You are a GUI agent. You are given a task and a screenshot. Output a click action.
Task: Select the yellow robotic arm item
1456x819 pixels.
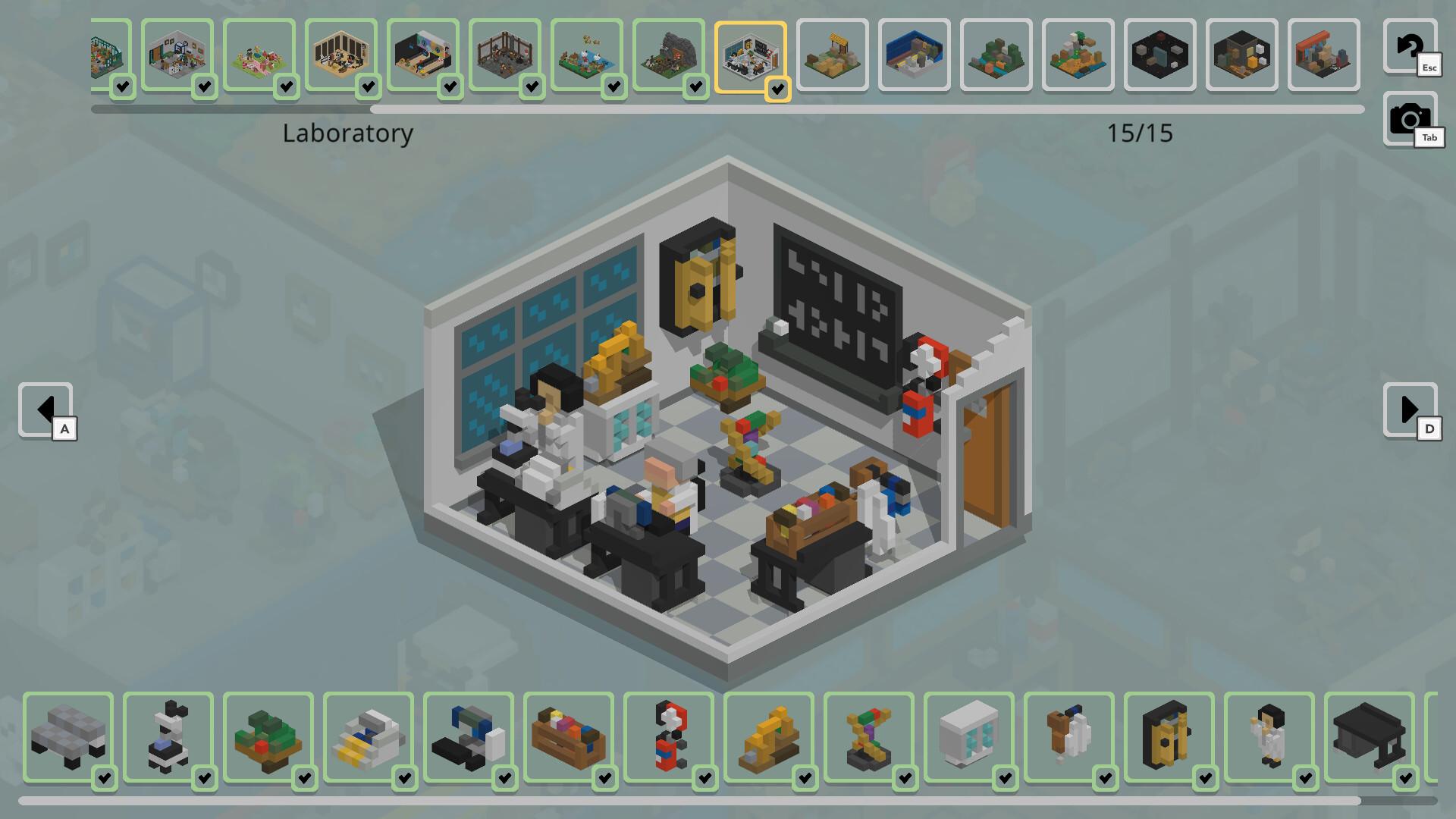[768, 736]
